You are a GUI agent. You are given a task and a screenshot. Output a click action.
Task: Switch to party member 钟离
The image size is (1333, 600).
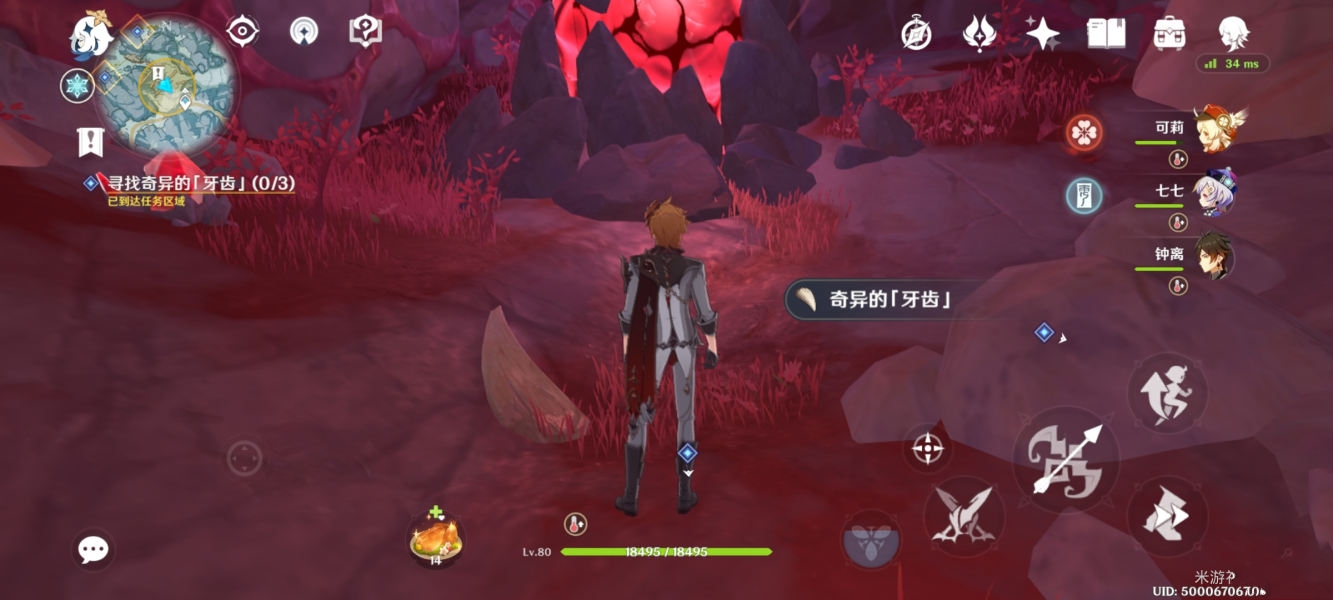pyautogui.click(x=1212, y=257)
